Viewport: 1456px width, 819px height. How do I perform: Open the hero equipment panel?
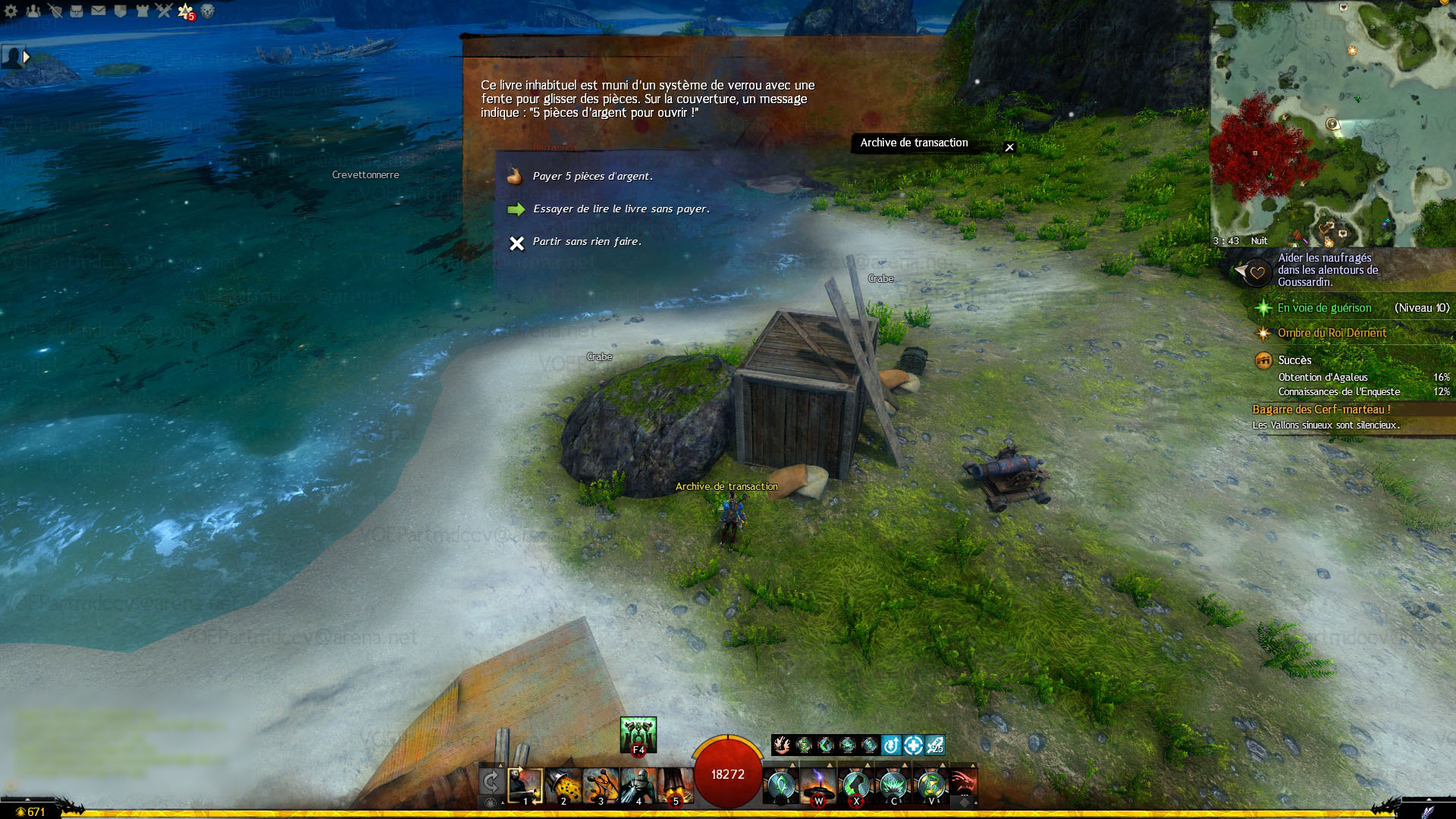click(x=55, y=11)
